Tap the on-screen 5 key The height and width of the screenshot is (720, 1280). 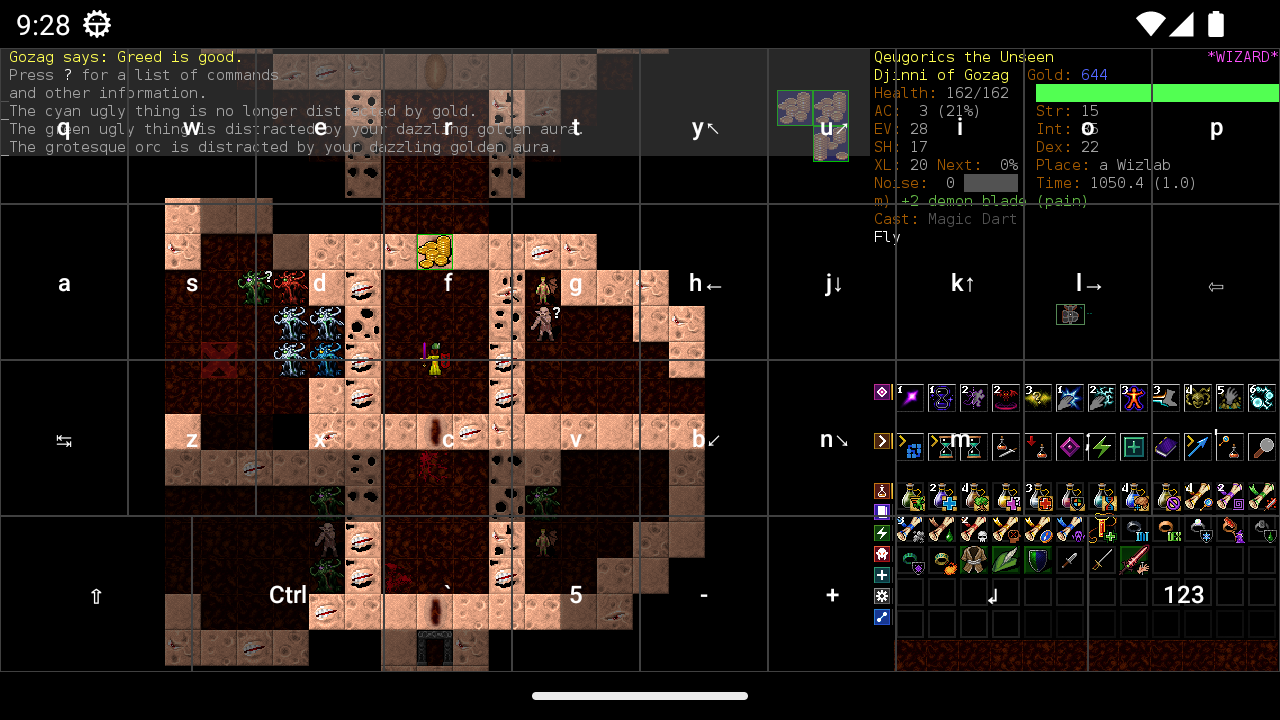point(576,595)
